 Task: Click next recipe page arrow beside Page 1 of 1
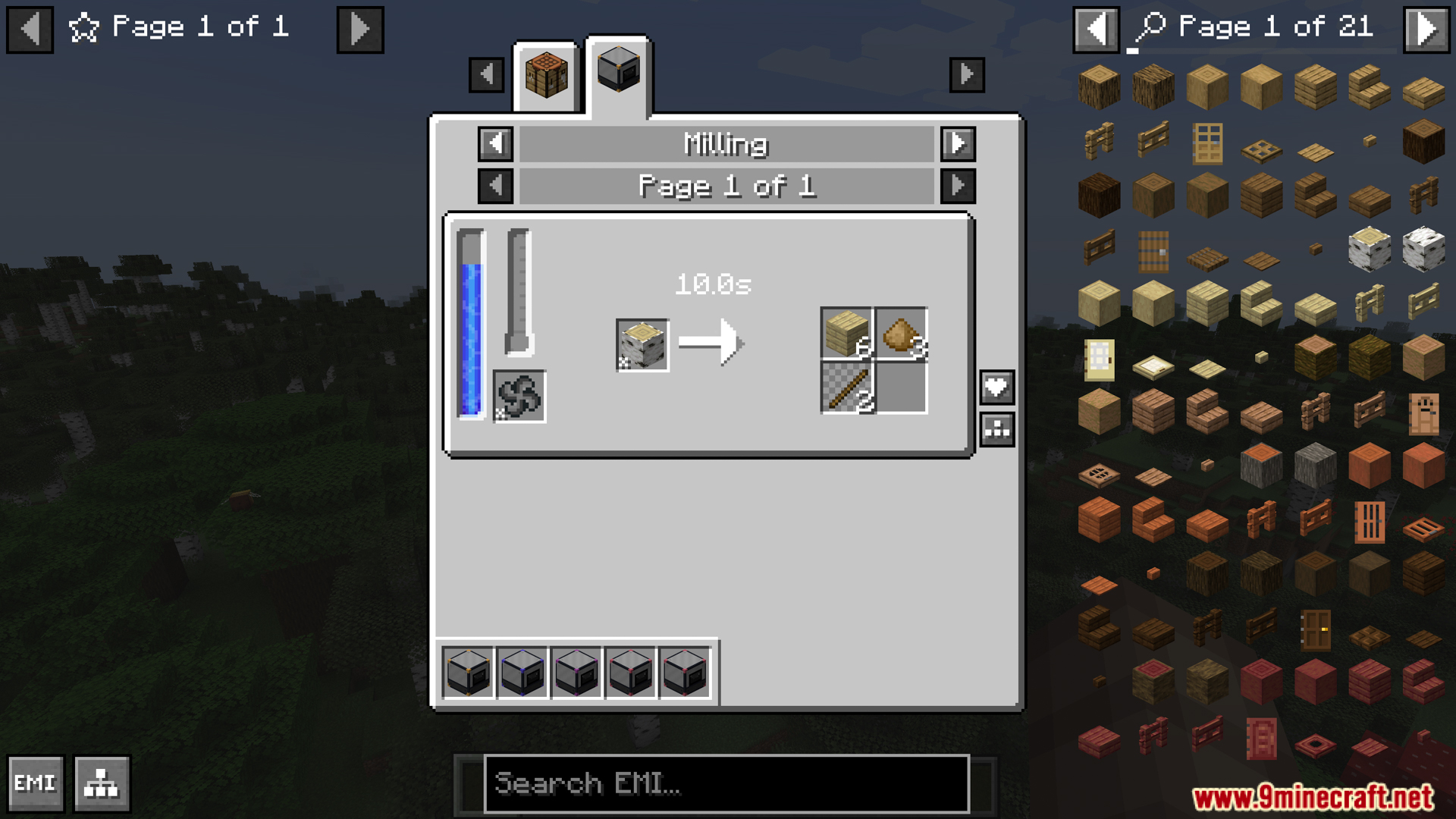click(958, 186)
